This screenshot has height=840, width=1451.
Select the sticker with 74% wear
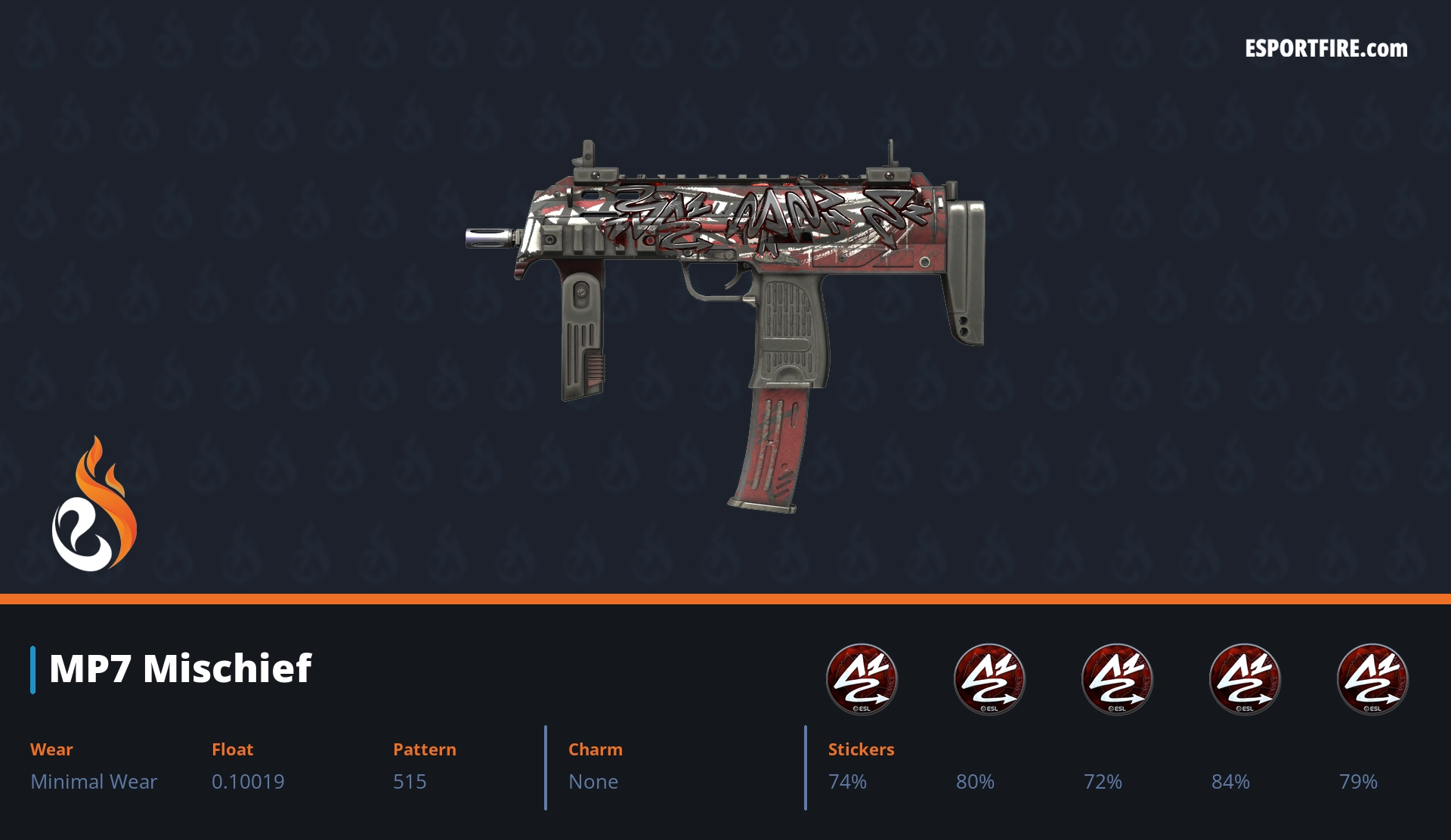862,678
